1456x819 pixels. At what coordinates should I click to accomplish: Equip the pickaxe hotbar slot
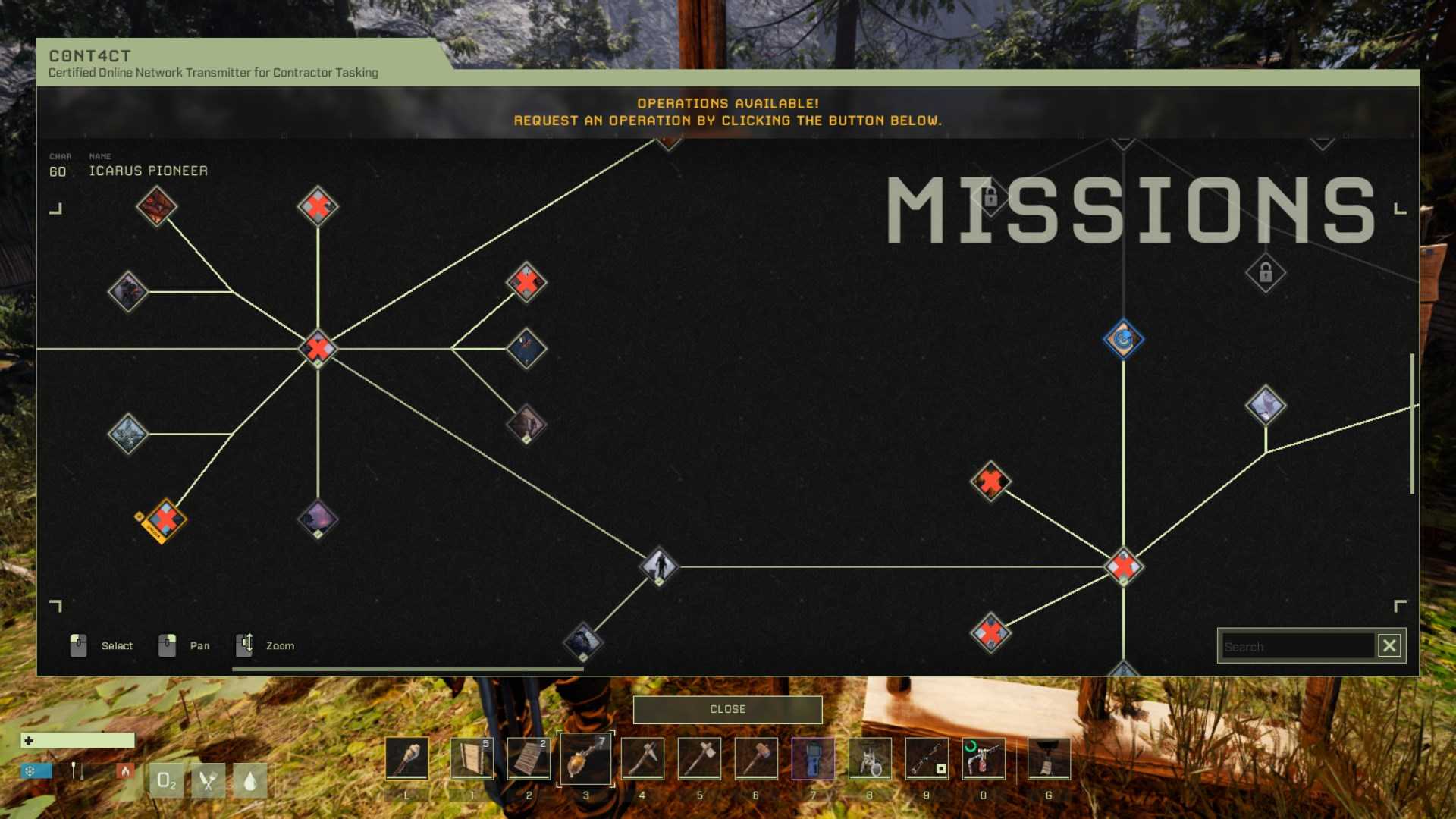(642, 758)
